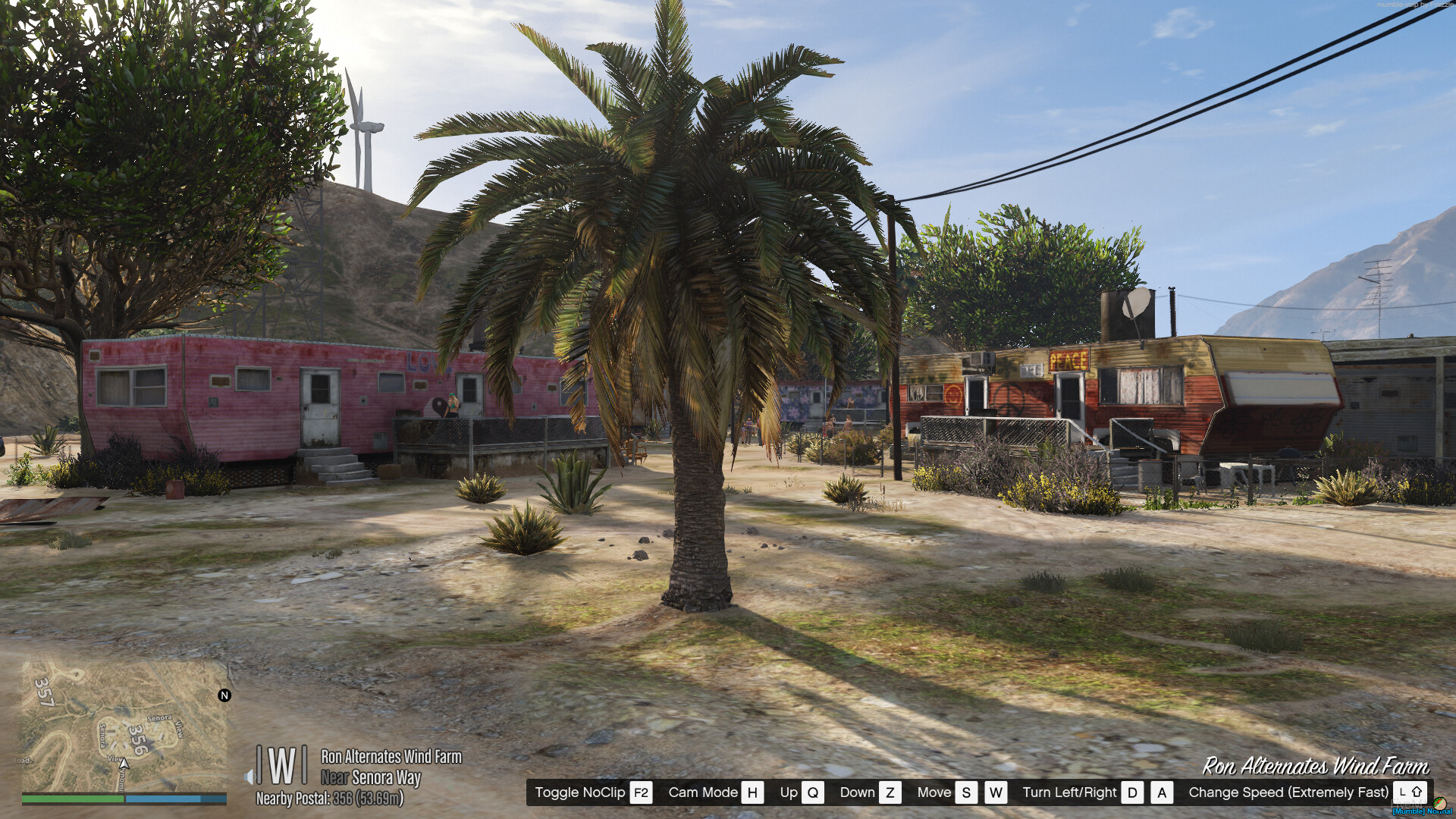
Task: Click the Z key icon for Down
Action: (891, 792)
